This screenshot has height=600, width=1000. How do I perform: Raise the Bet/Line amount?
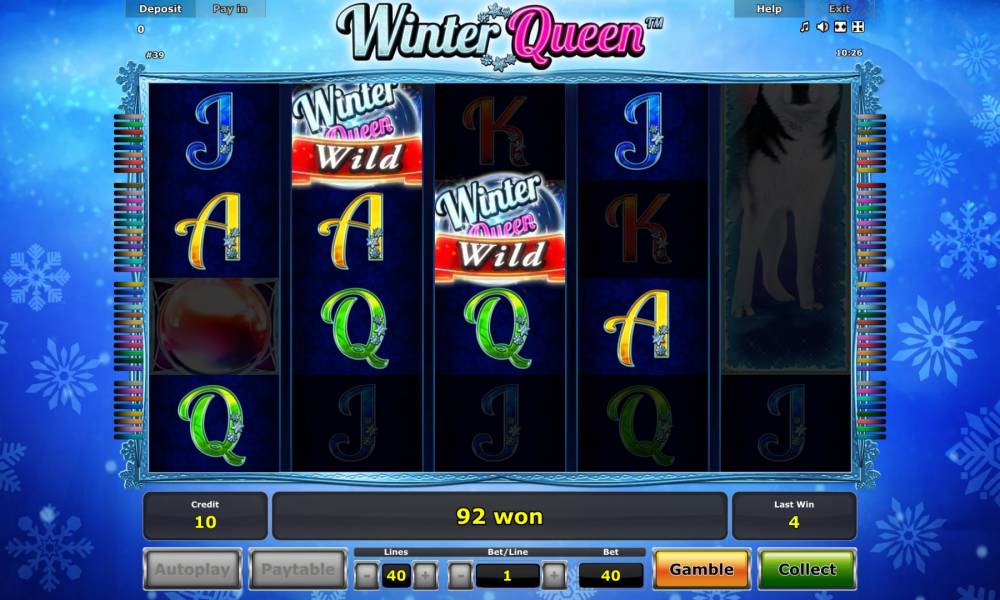click(553, 575)
